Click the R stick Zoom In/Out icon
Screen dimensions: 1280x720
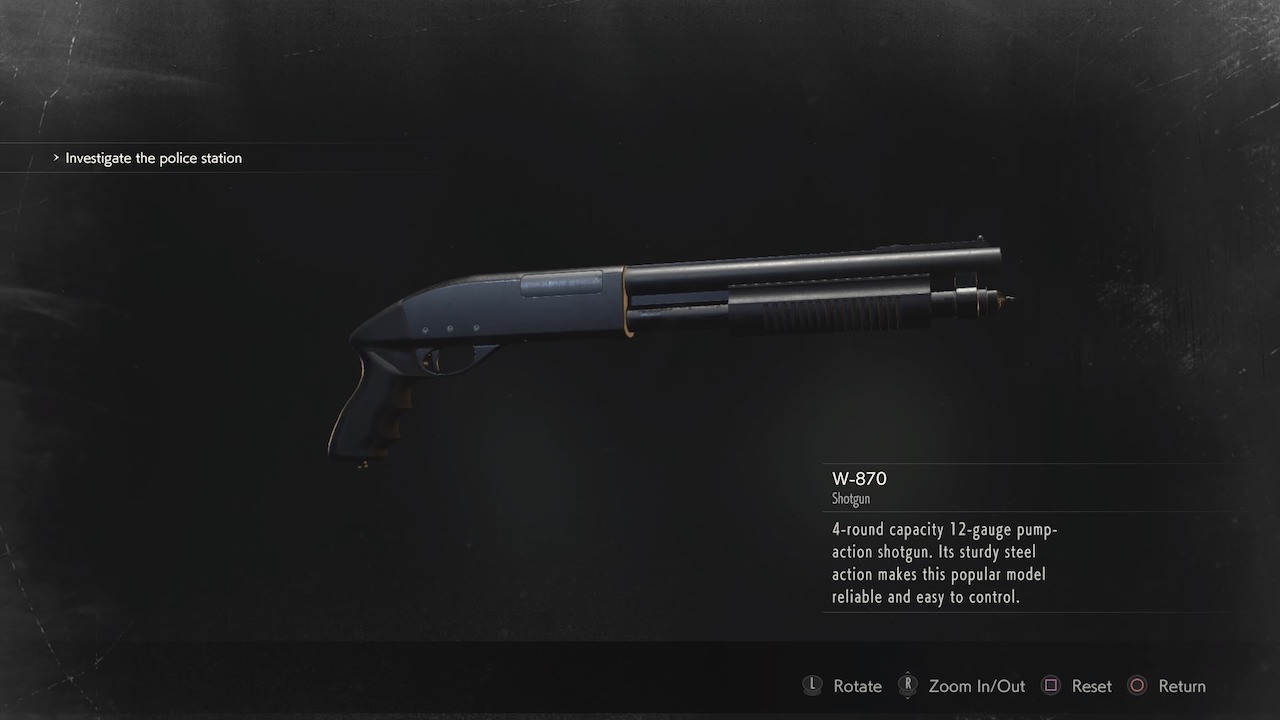pos(908,686)
